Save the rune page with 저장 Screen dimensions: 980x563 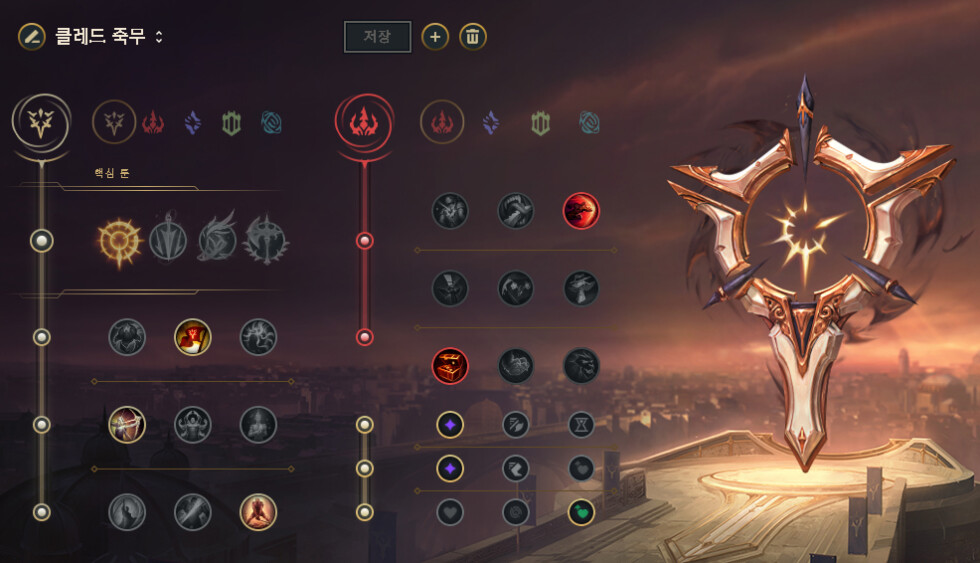(x=377, y=37)
